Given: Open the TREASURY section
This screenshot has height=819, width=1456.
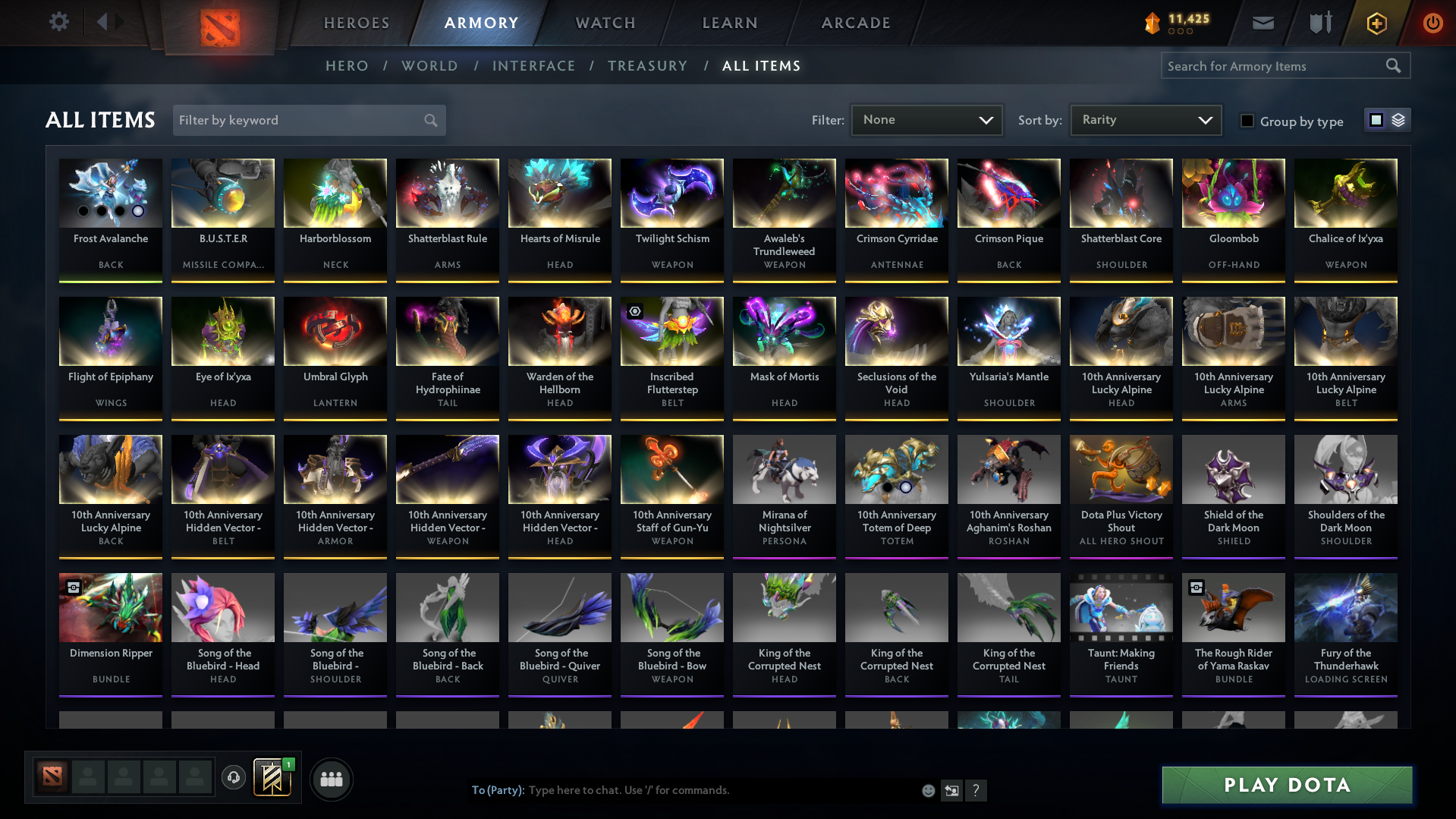Looking at the screenshot, I should (x=647, y=66).
